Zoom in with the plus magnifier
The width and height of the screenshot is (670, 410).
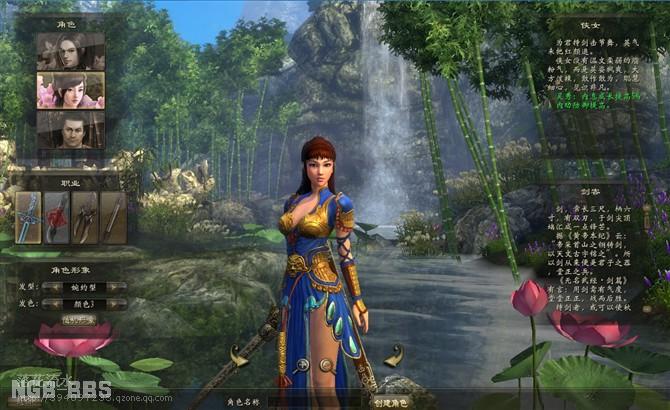pos(300,364)
